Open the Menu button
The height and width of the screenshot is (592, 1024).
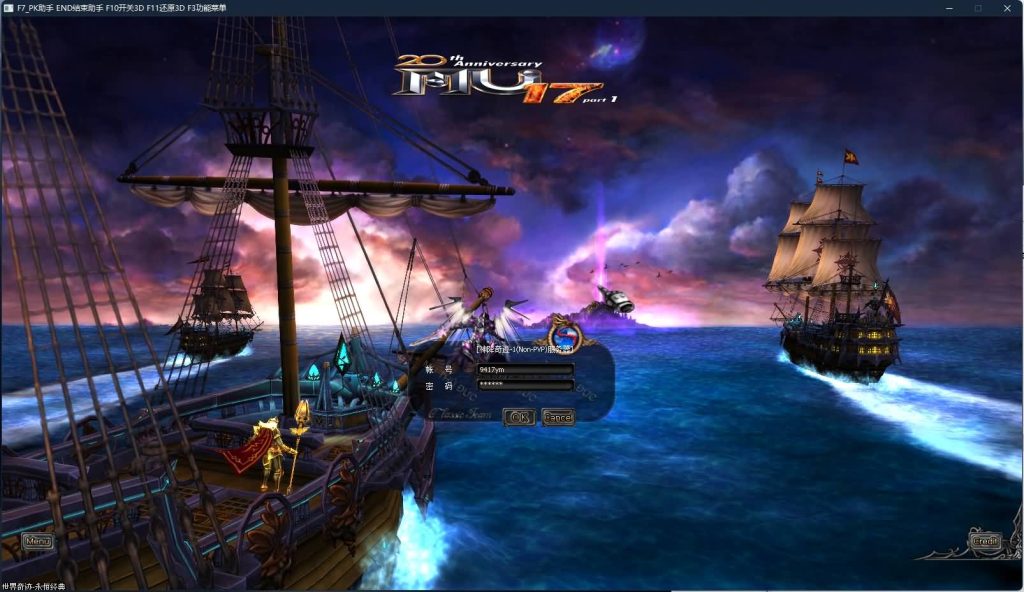tap(37, 541)
